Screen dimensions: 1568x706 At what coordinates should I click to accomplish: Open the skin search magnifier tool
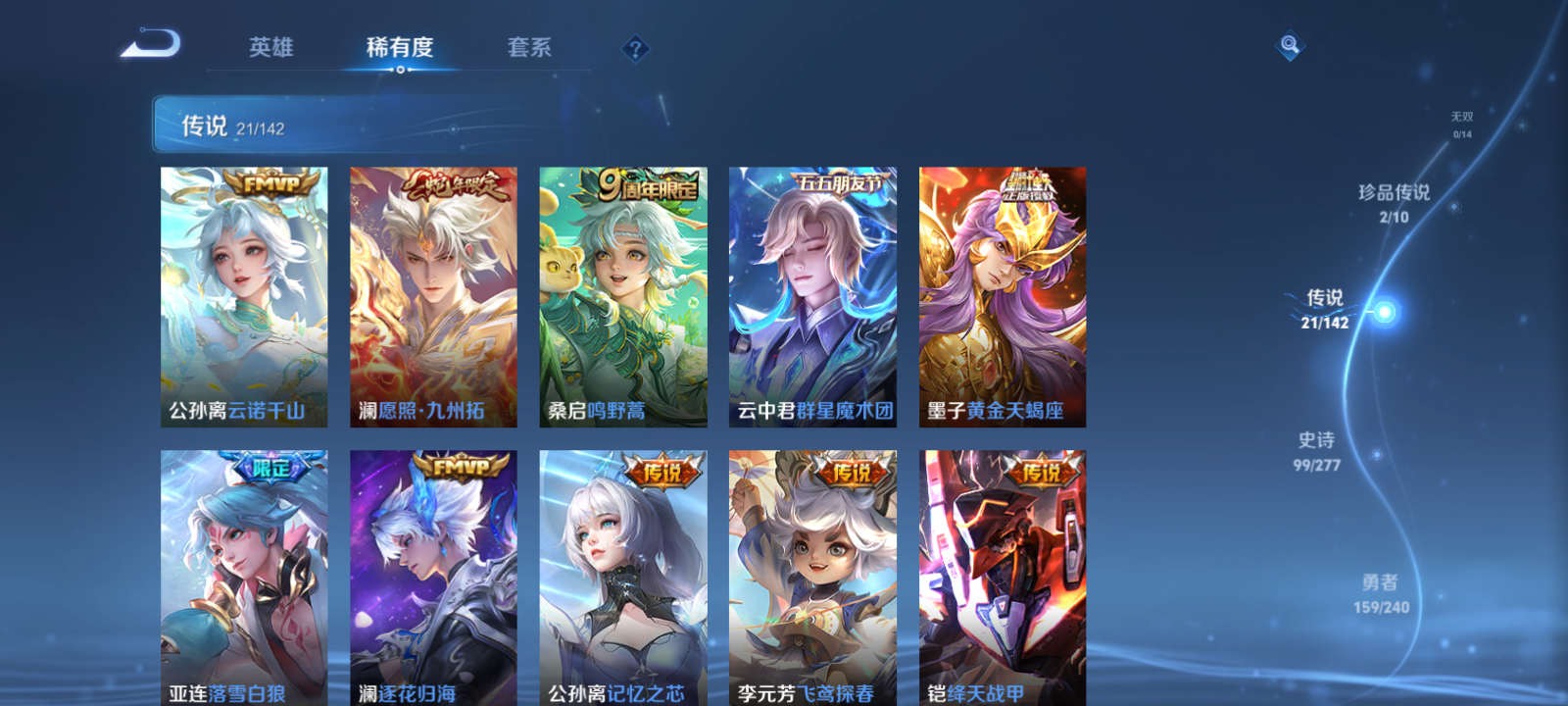[x=1289, y=43]
